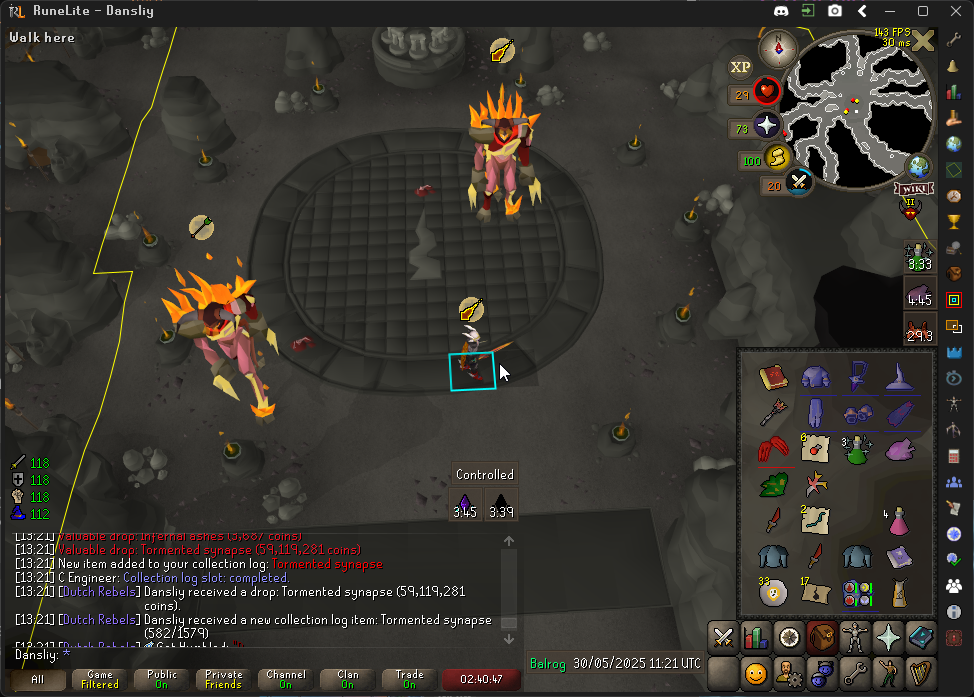This screenshot has height=697, width=974.
Task: Show the Worn Equipment tab
Action: (854, 637)
